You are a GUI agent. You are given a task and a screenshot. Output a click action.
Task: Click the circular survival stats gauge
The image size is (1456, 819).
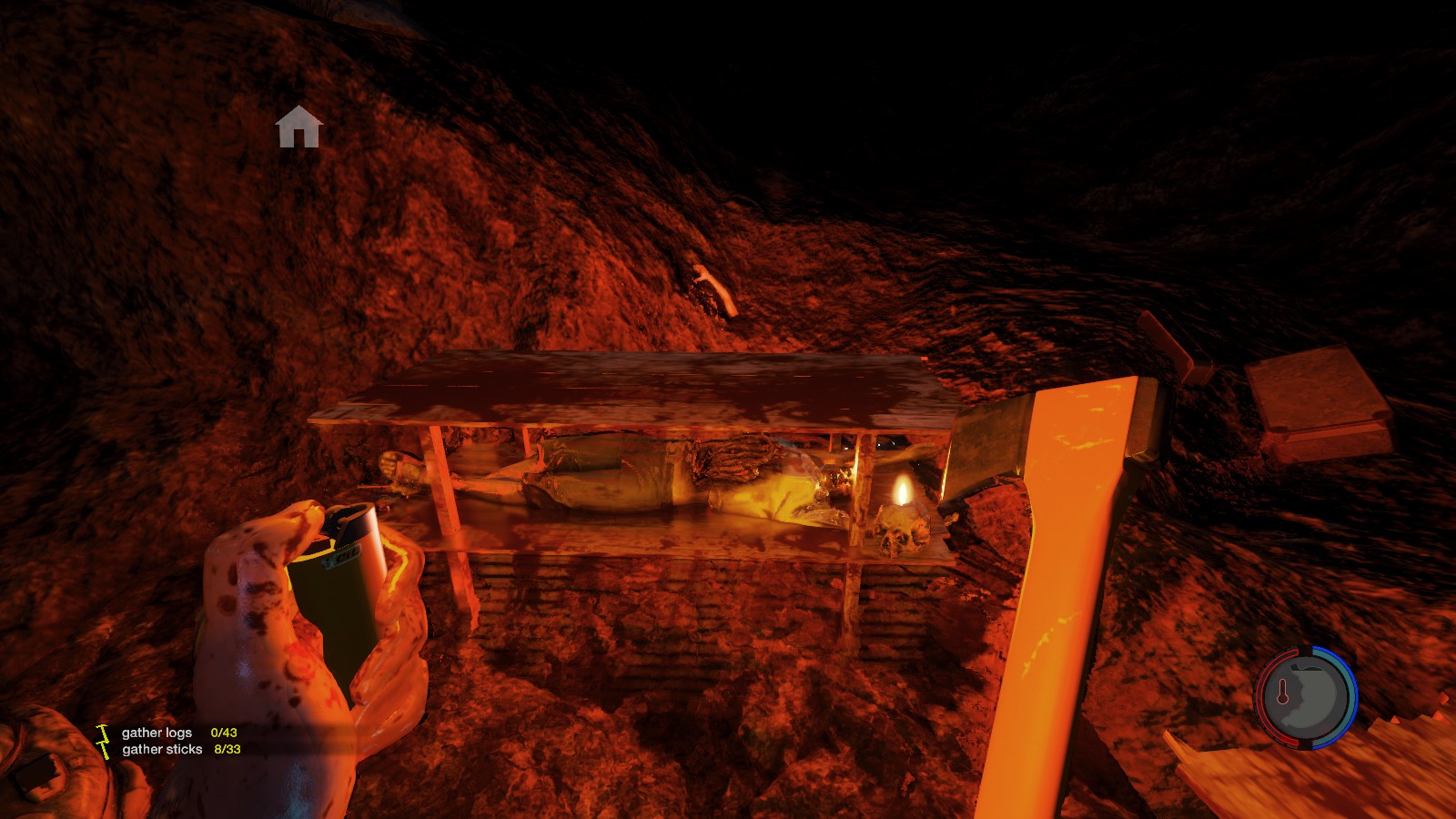click(x=1307, y=697)
